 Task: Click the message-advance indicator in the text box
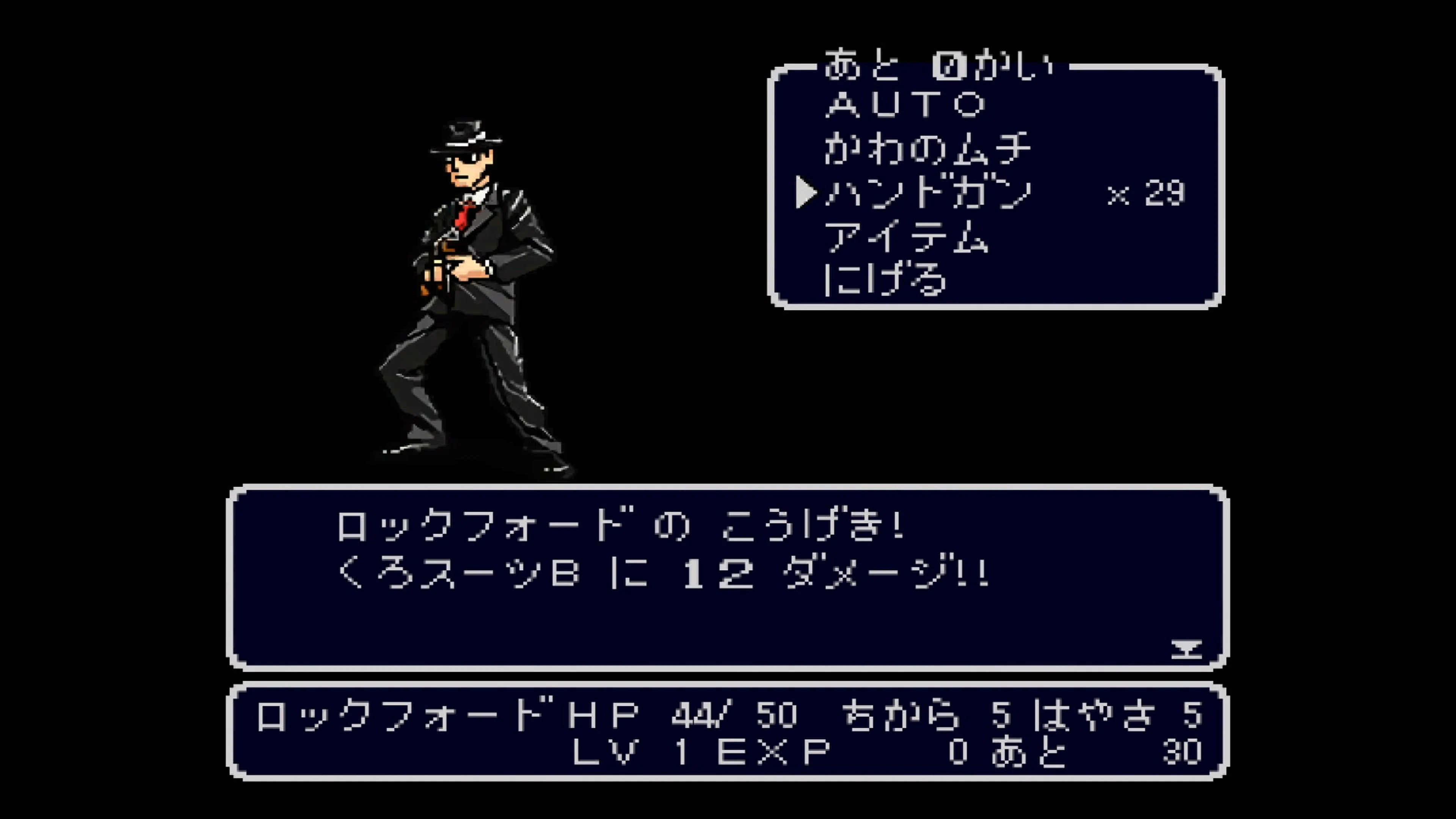[1187, 649]
